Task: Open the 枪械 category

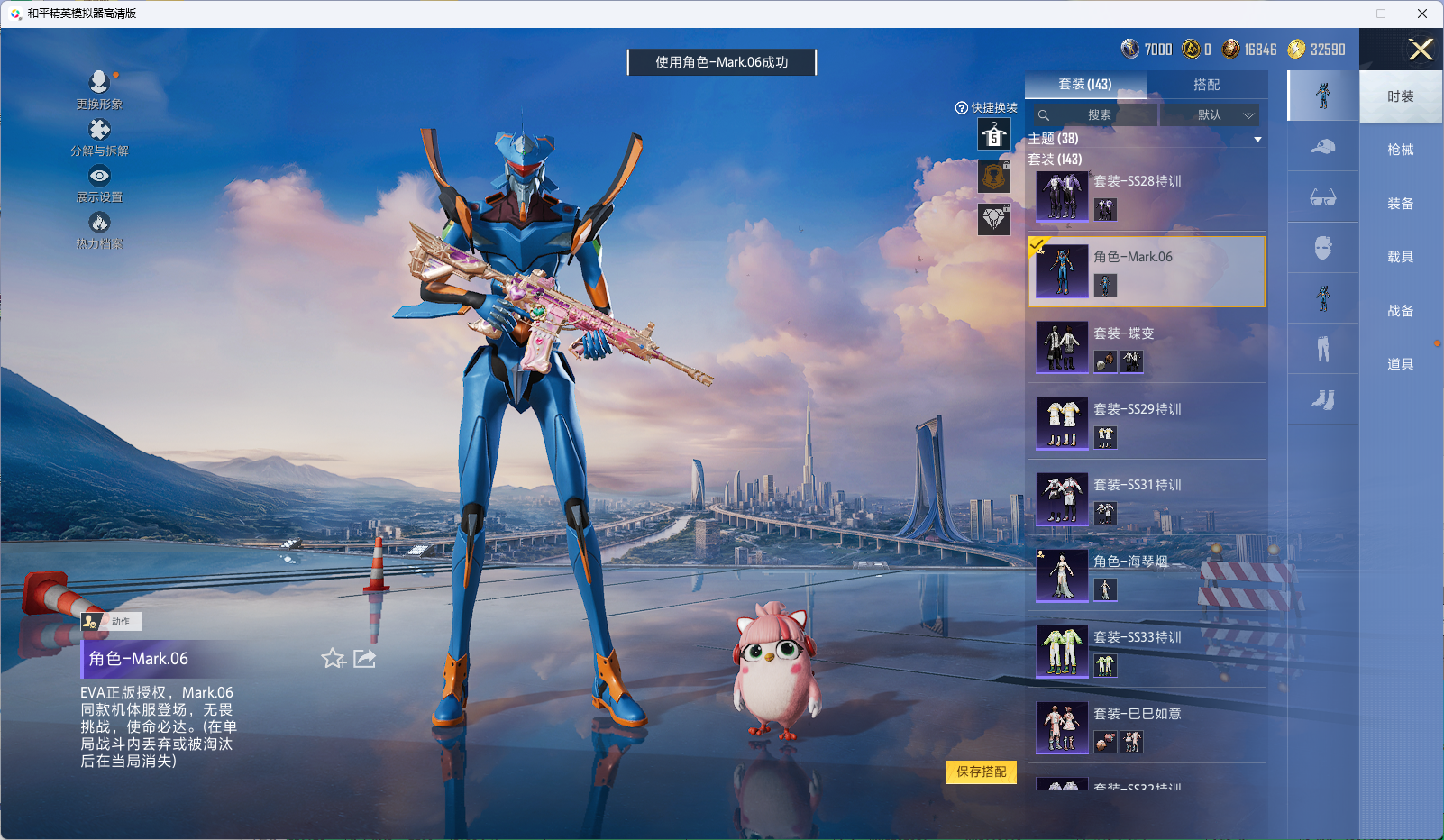Action: (x=1400, y=150)
